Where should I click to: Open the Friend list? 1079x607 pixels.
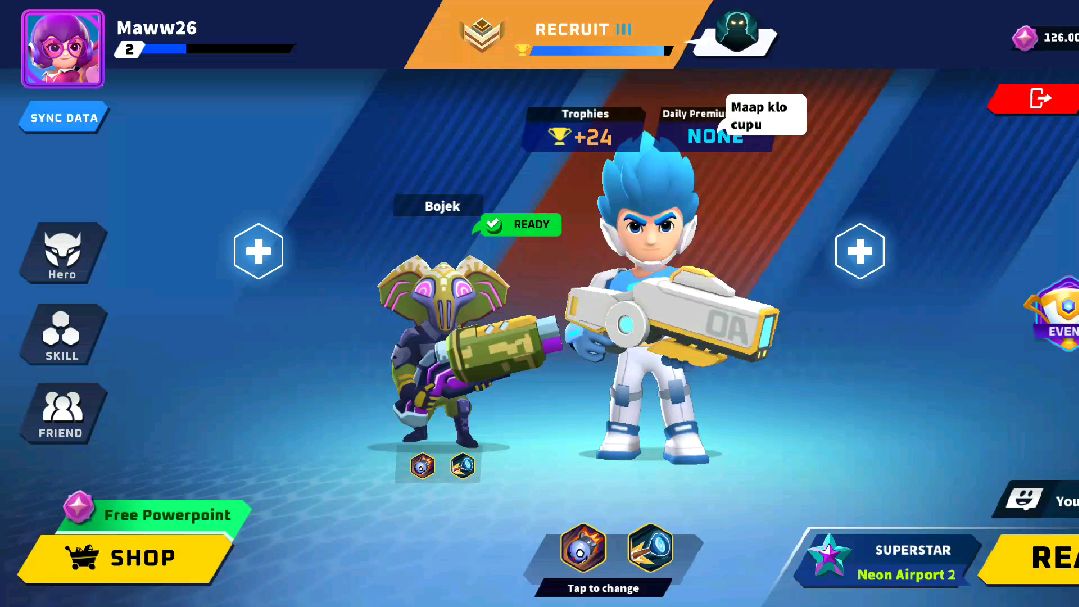click(62, 414)
